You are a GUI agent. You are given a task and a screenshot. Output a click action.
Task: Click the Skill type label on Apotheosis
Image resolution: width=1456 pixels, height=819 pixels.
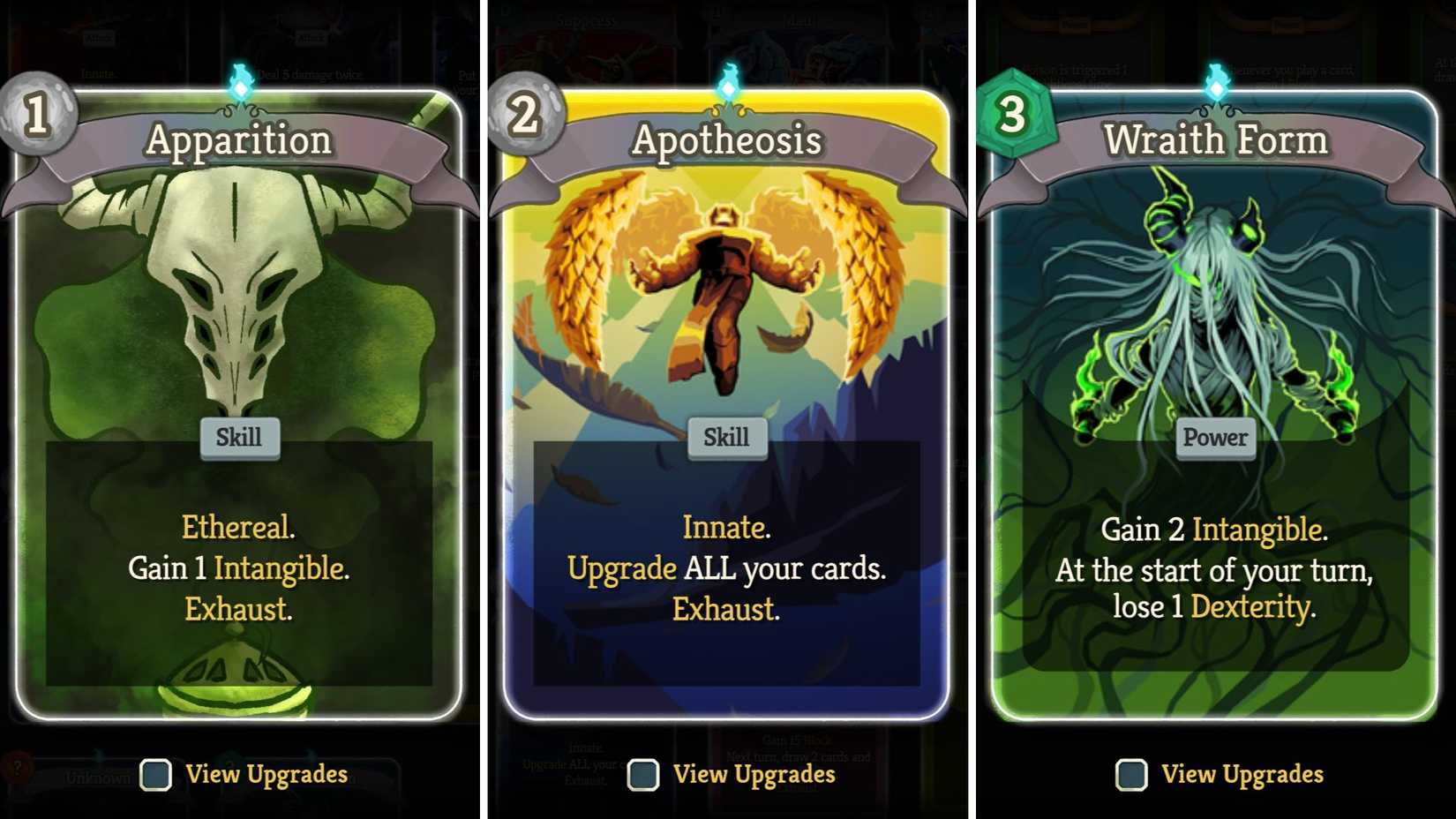point(725,436)
